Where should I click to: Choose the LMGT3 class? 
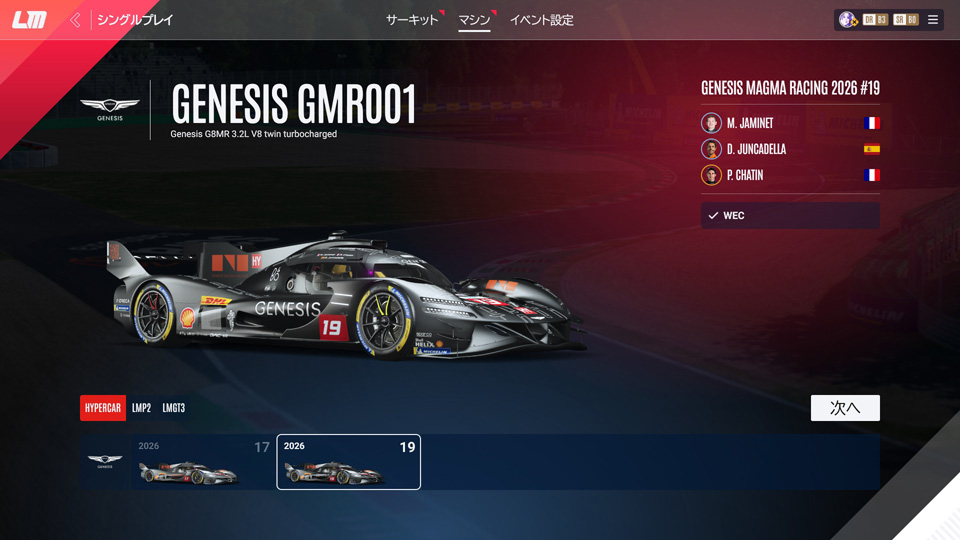(174, 408)
